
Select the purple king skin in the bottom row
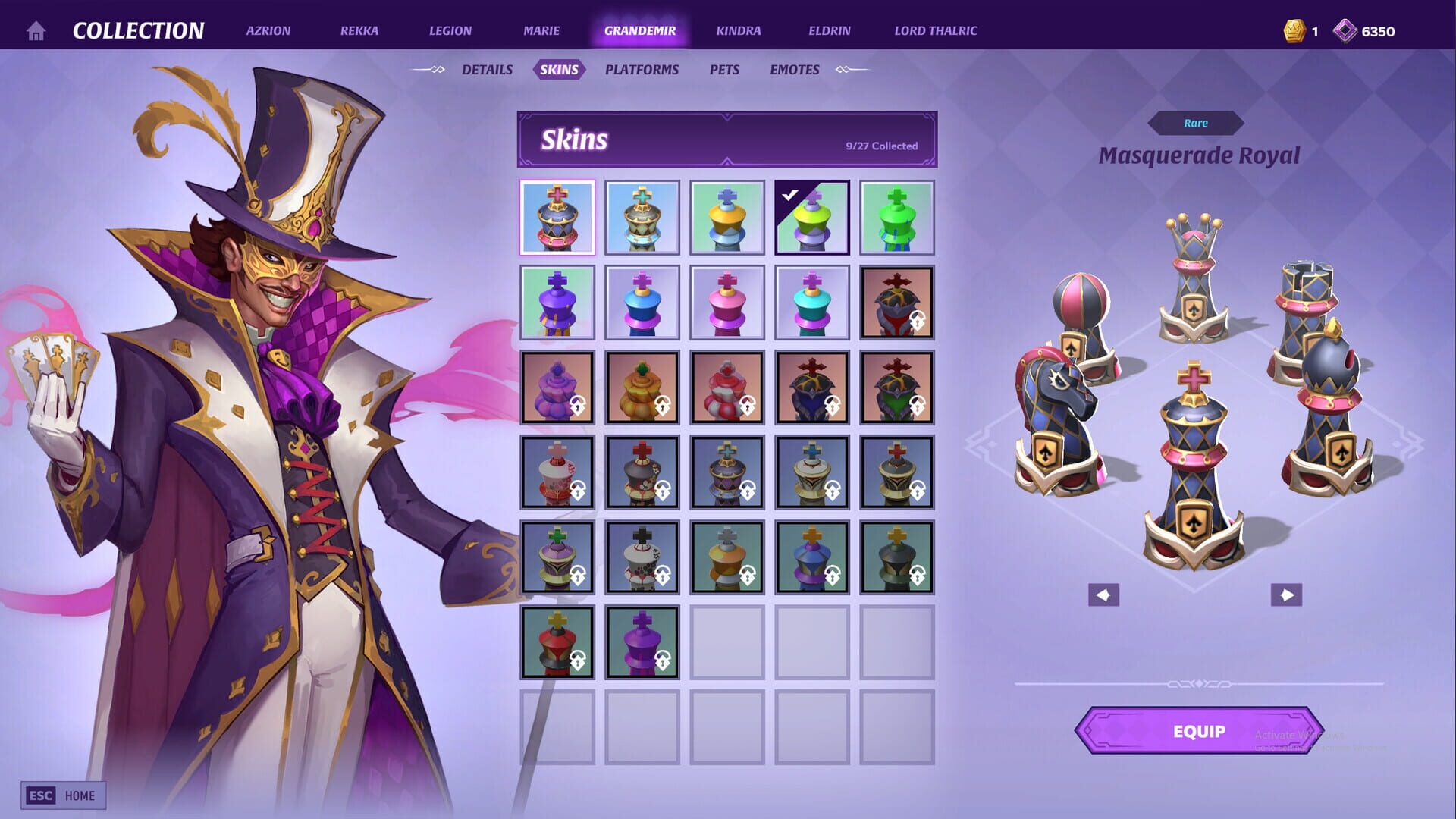pos(642,643)
